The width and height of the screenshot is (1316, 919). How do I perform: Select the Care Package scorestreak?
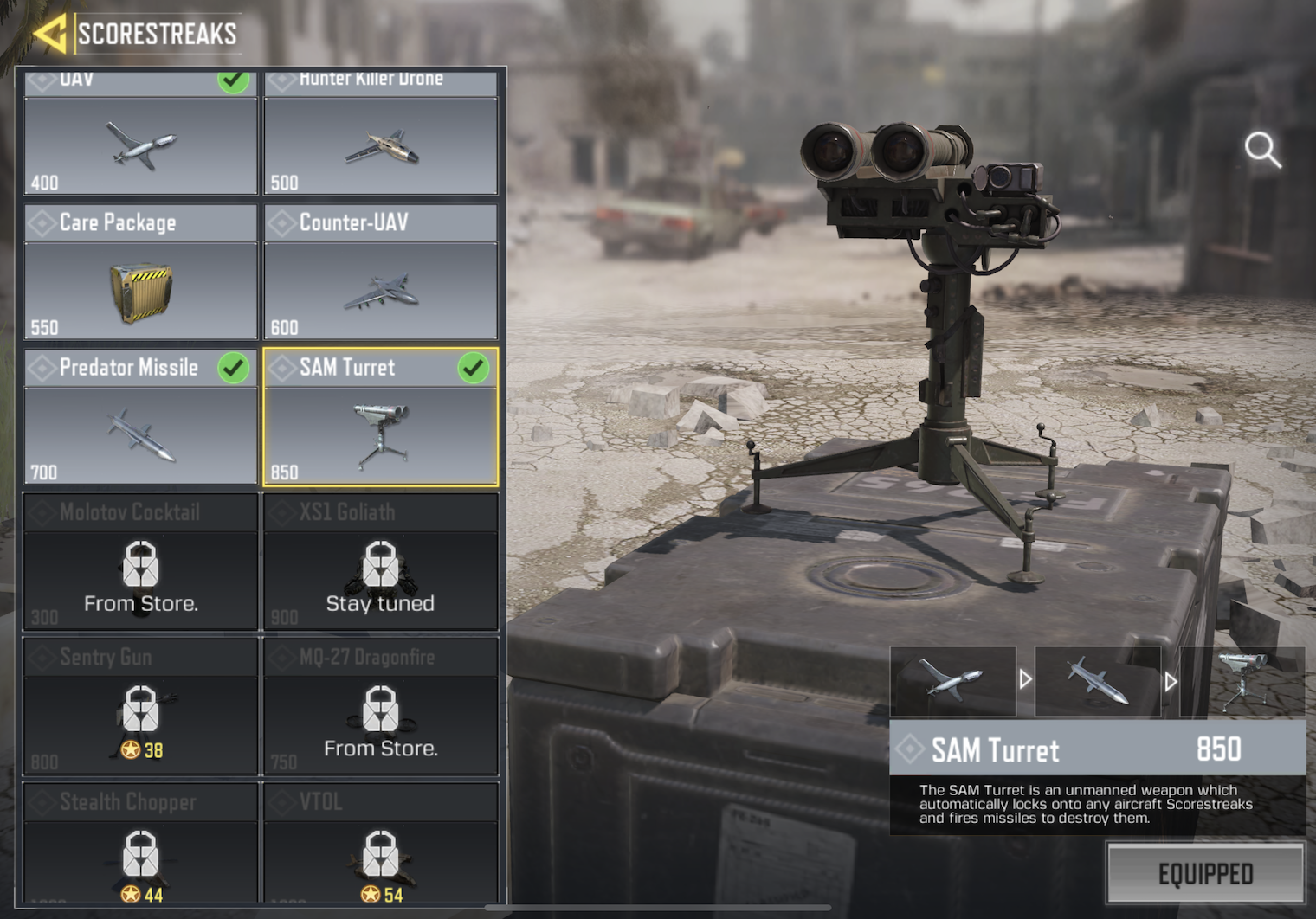pos(140,273)
